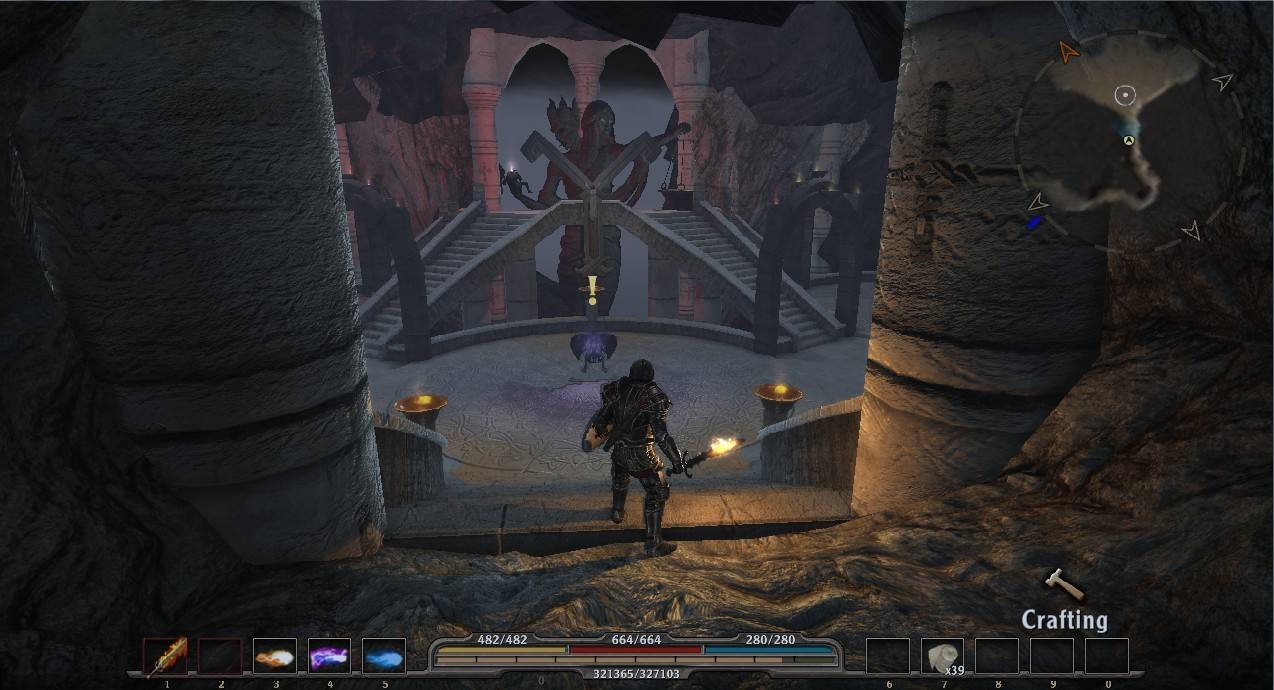Use the bandage roll item stack
Viewport: 1274px width, 690px height.
(x=942, y=657)
